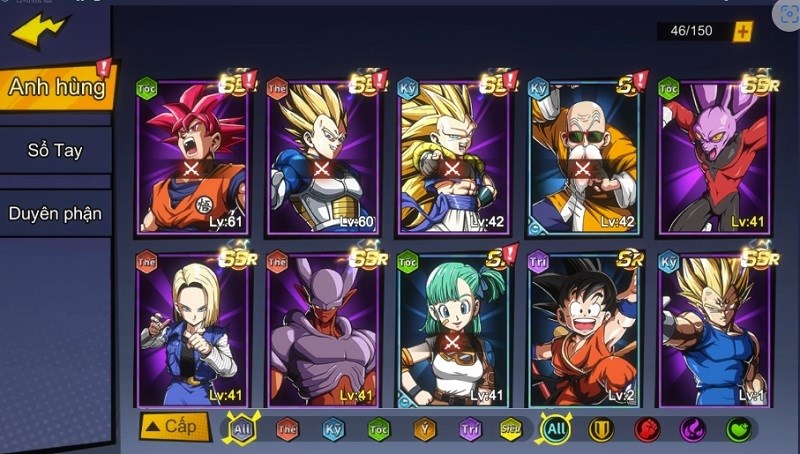Screen dimensions: 800x454
Task: Pick the kid Goku card Lv.2
Action: [582, 330]
